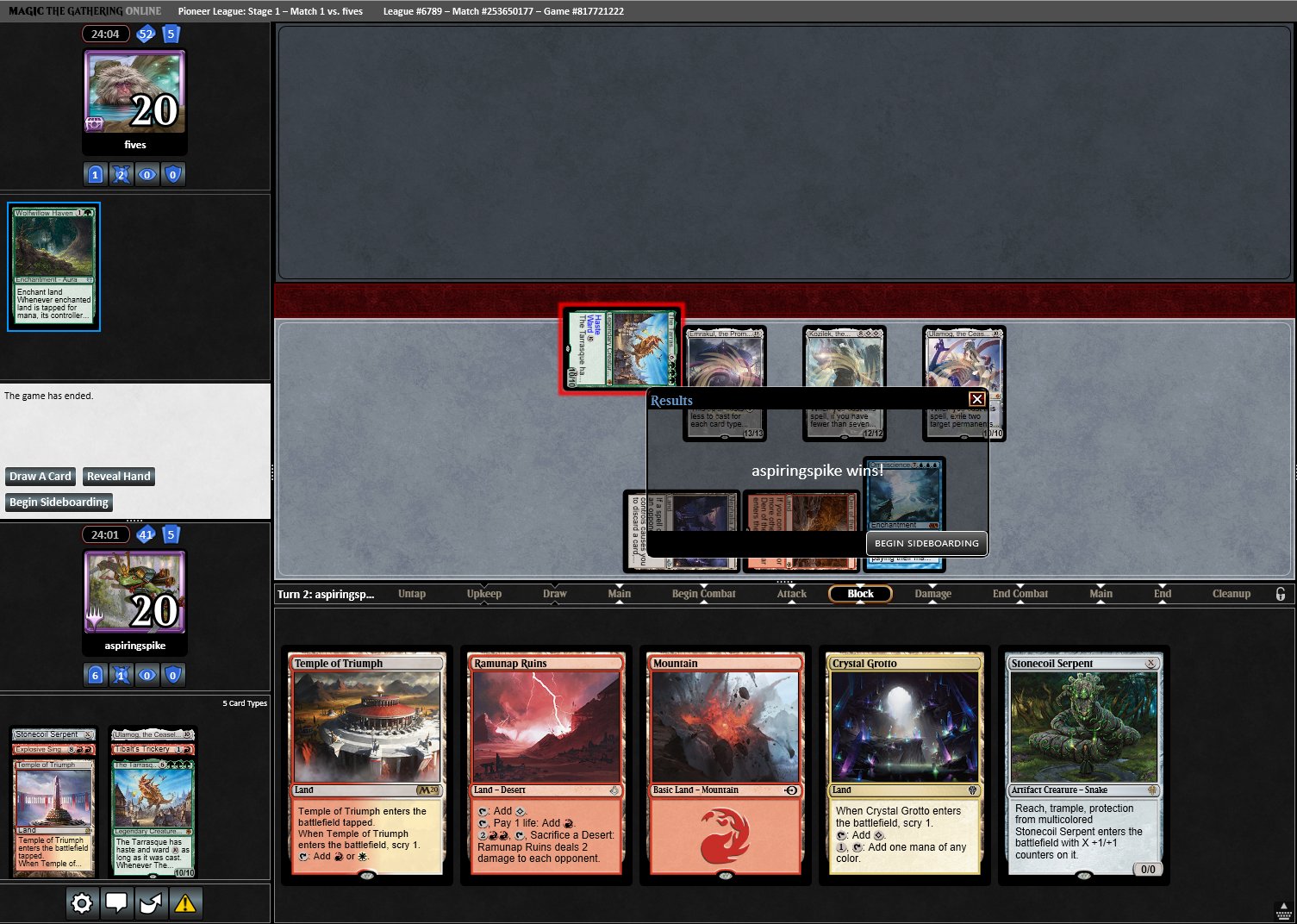Viewport: 1297px width, 924px height.
Task: Open the game settings gear icon
Action: [81, 902]
